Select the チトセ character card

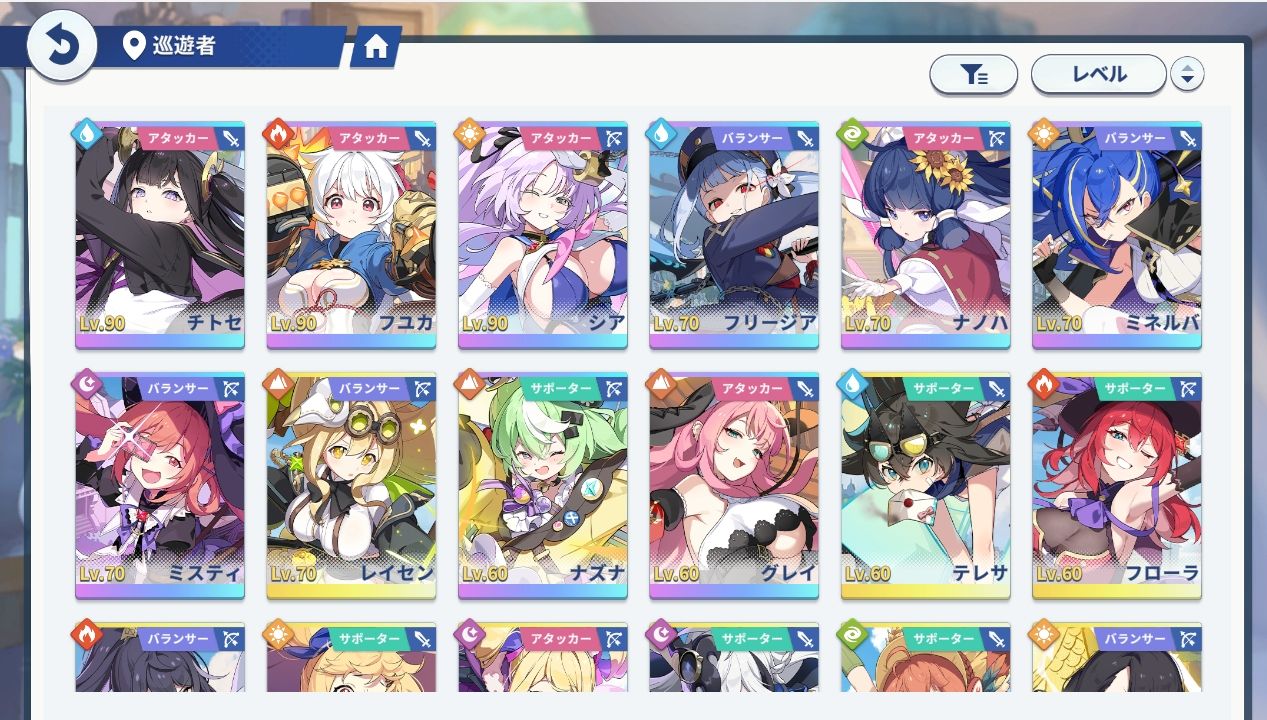coord(160,235)
